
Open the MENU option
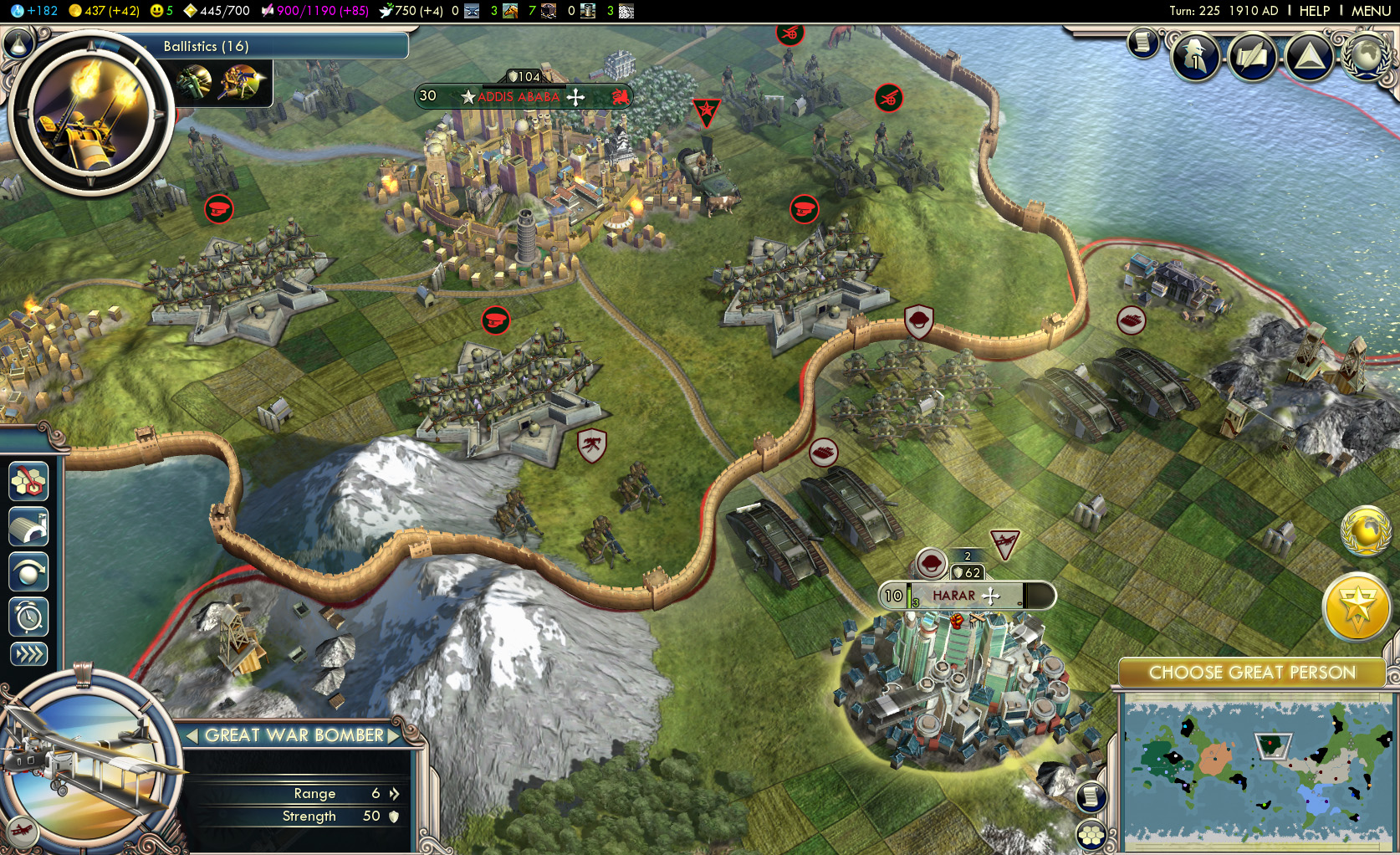(1370, 11)
